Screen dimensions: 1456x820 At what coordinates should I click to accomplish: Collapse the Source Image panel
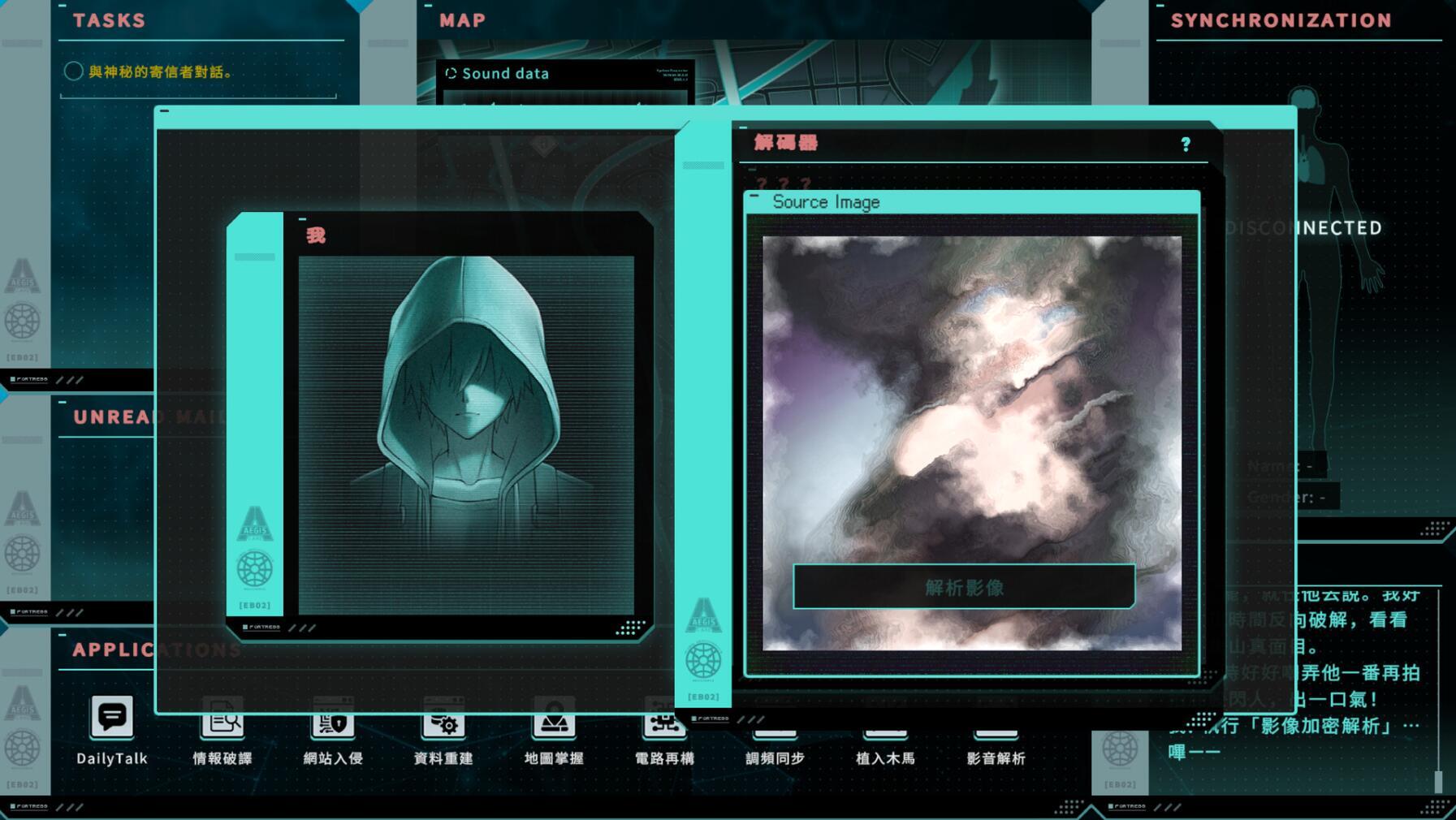pyautogui.click(x=755, y=193)
